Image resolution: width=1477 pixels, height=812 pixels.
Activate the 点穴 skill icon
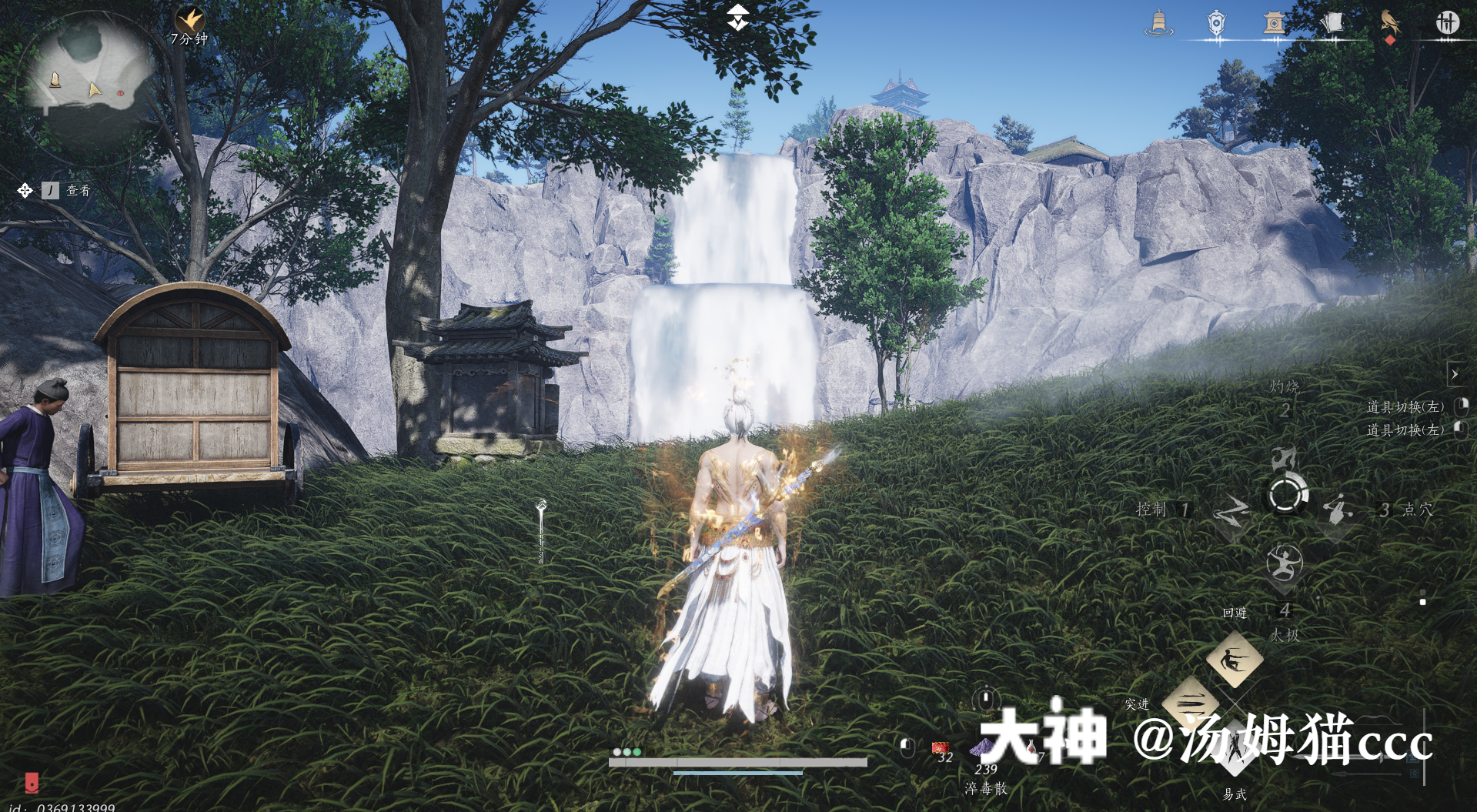tap(1338, 509)
